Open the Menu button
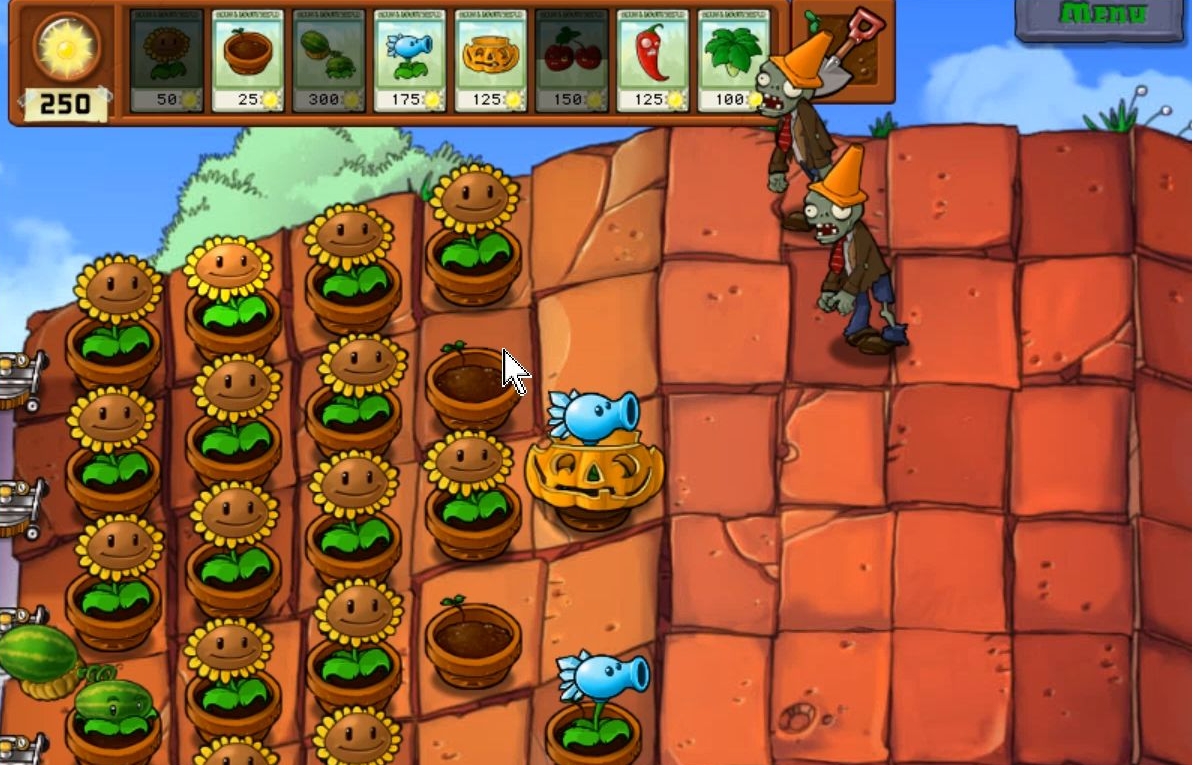The image size is (1193, 765). click(1100, 17)
